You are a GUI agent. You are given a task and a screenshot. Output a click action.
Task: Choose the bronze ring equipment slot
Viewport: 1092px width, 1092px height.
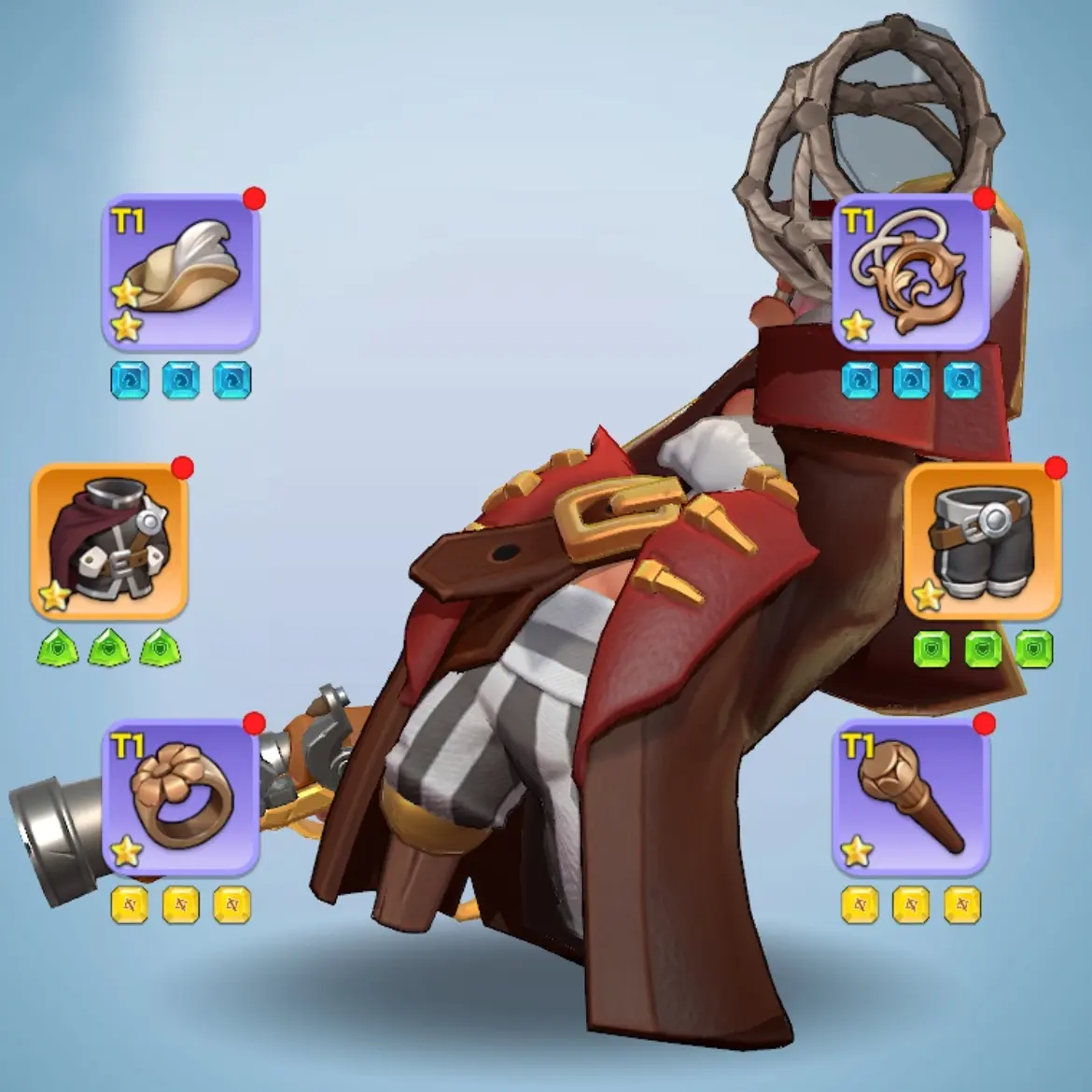[180, 798]
